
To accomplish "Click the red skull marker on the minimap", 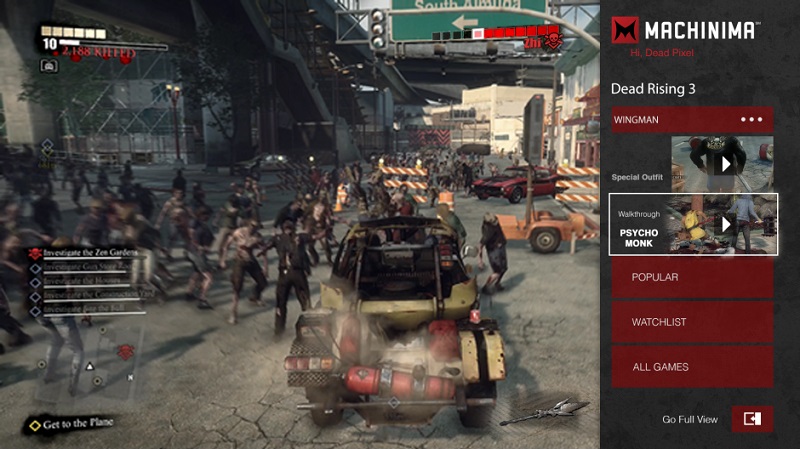I will (125, 352).
